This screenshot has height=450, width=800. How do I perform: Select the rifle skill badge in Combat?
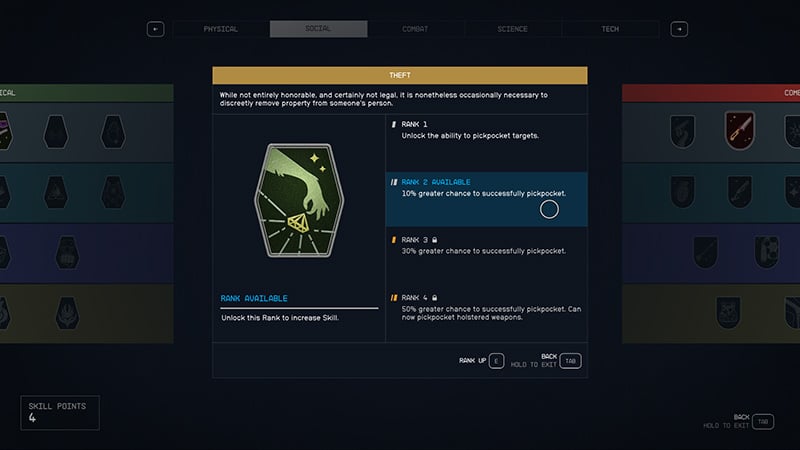739,129
